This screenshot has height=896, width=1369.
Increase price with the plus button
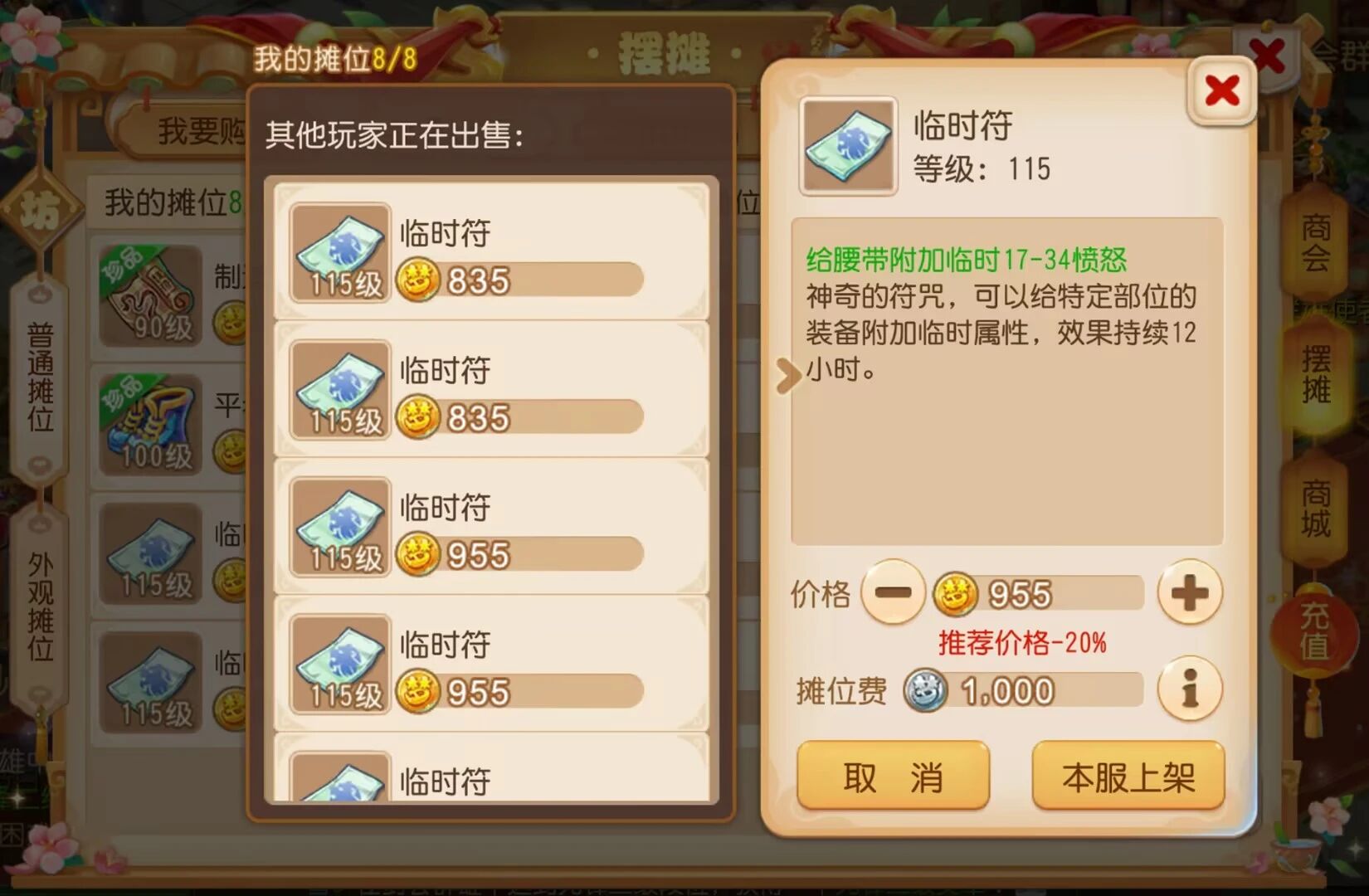1190,592
